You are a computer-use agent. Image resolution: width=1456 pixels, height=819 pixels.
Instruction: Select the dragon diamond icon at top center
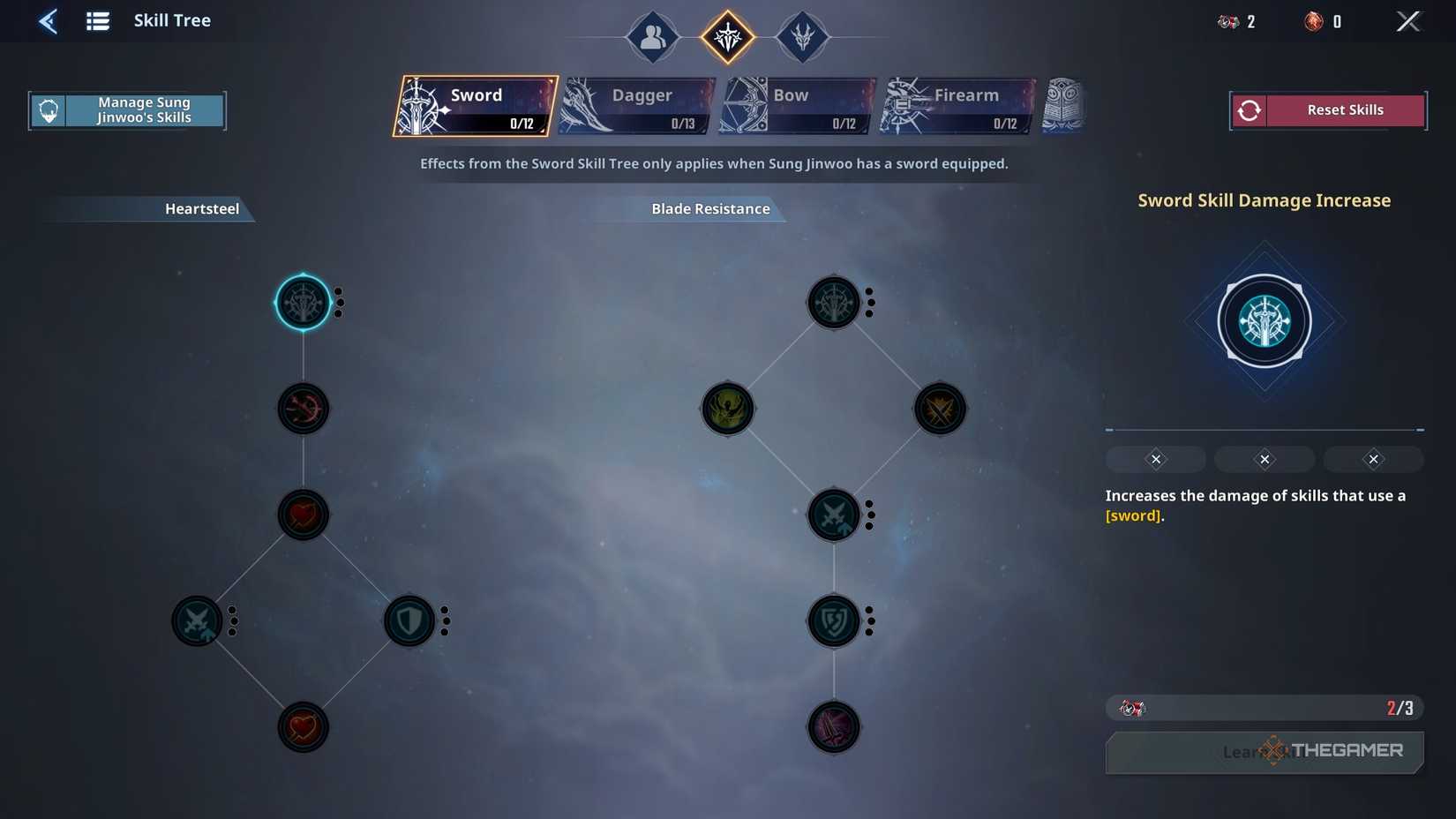pos(803,37)
